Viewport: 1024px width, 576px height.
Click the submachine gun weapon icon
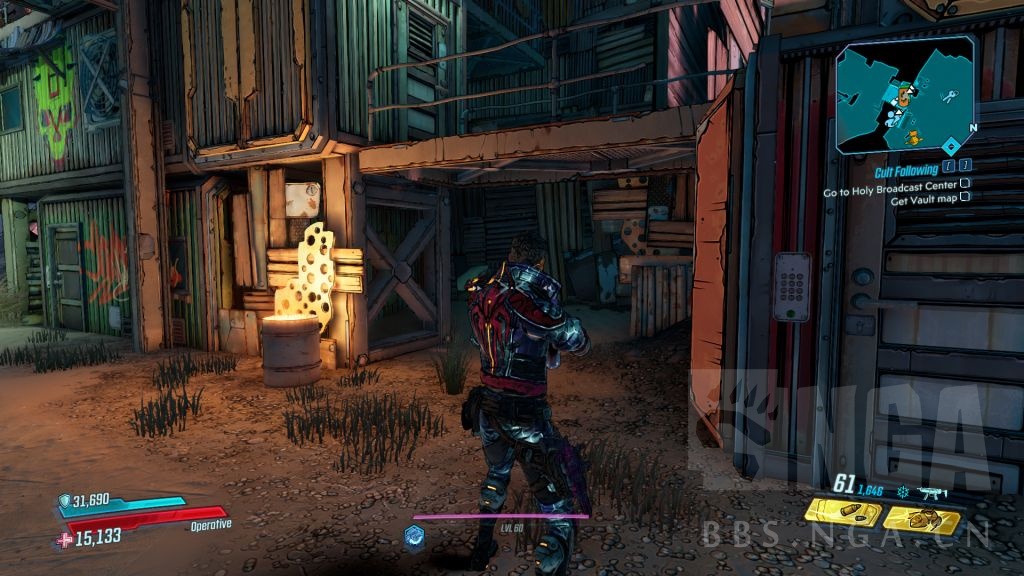(932, 493)
